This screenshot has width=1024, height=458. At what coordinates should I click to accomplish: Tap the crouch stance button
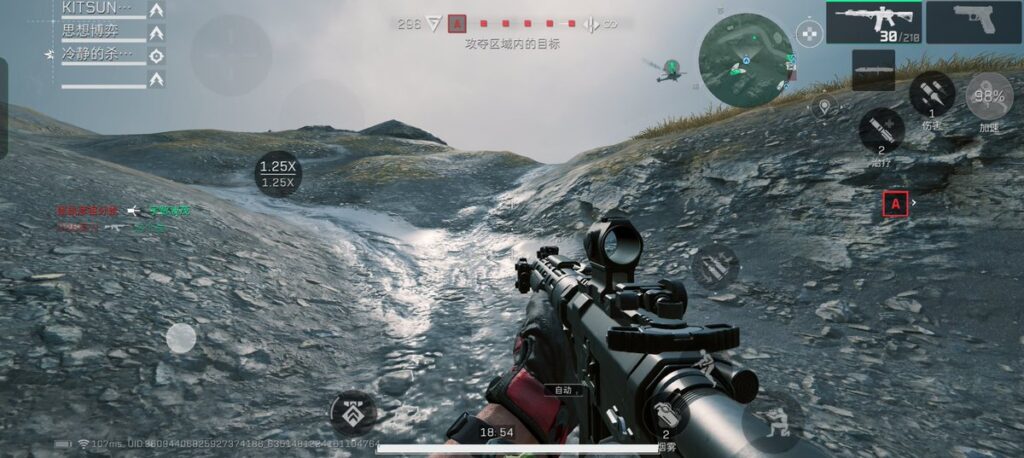[771, 421]
